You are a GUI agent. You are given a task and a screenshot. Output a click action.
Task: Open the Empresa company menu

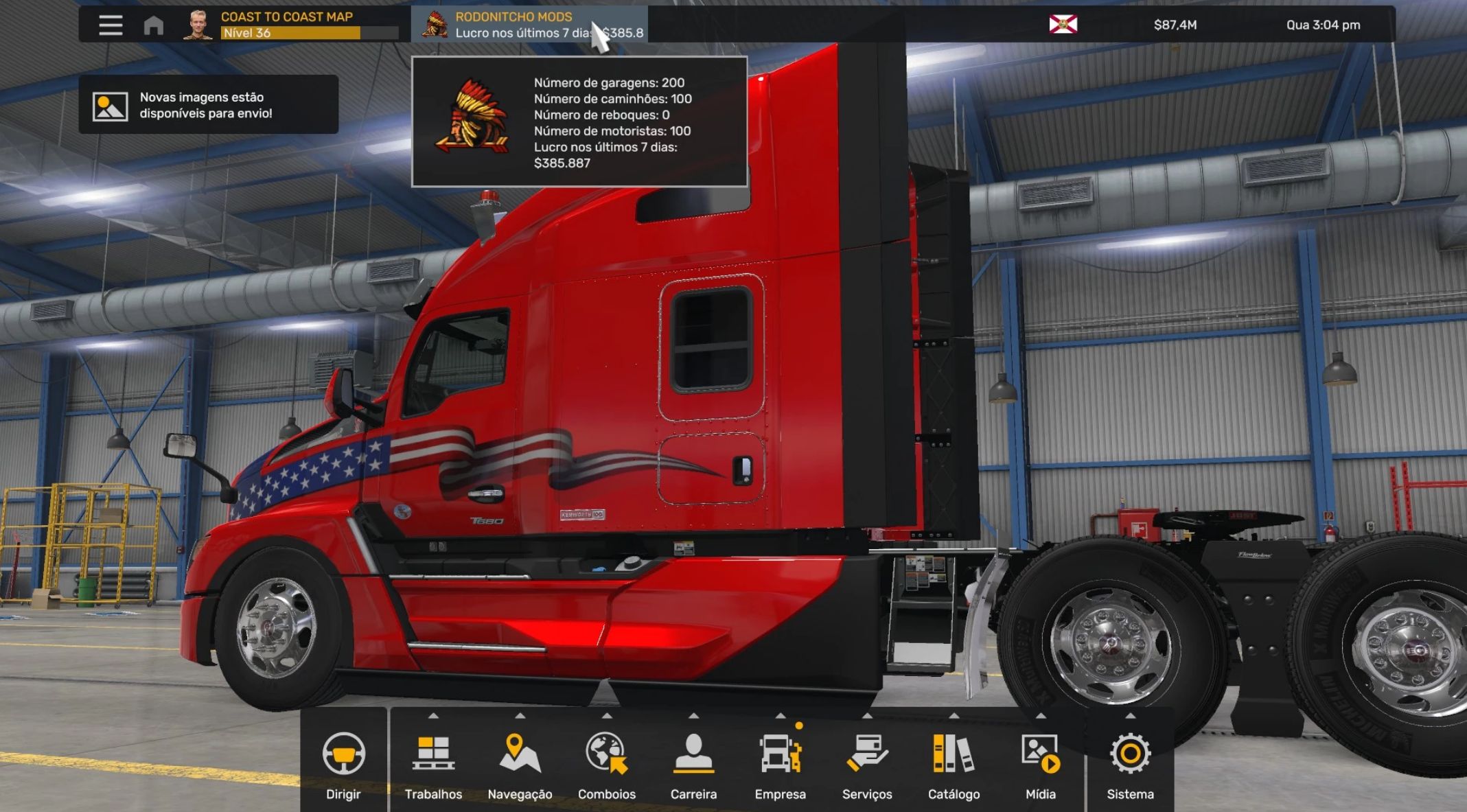tap(781, 763)
